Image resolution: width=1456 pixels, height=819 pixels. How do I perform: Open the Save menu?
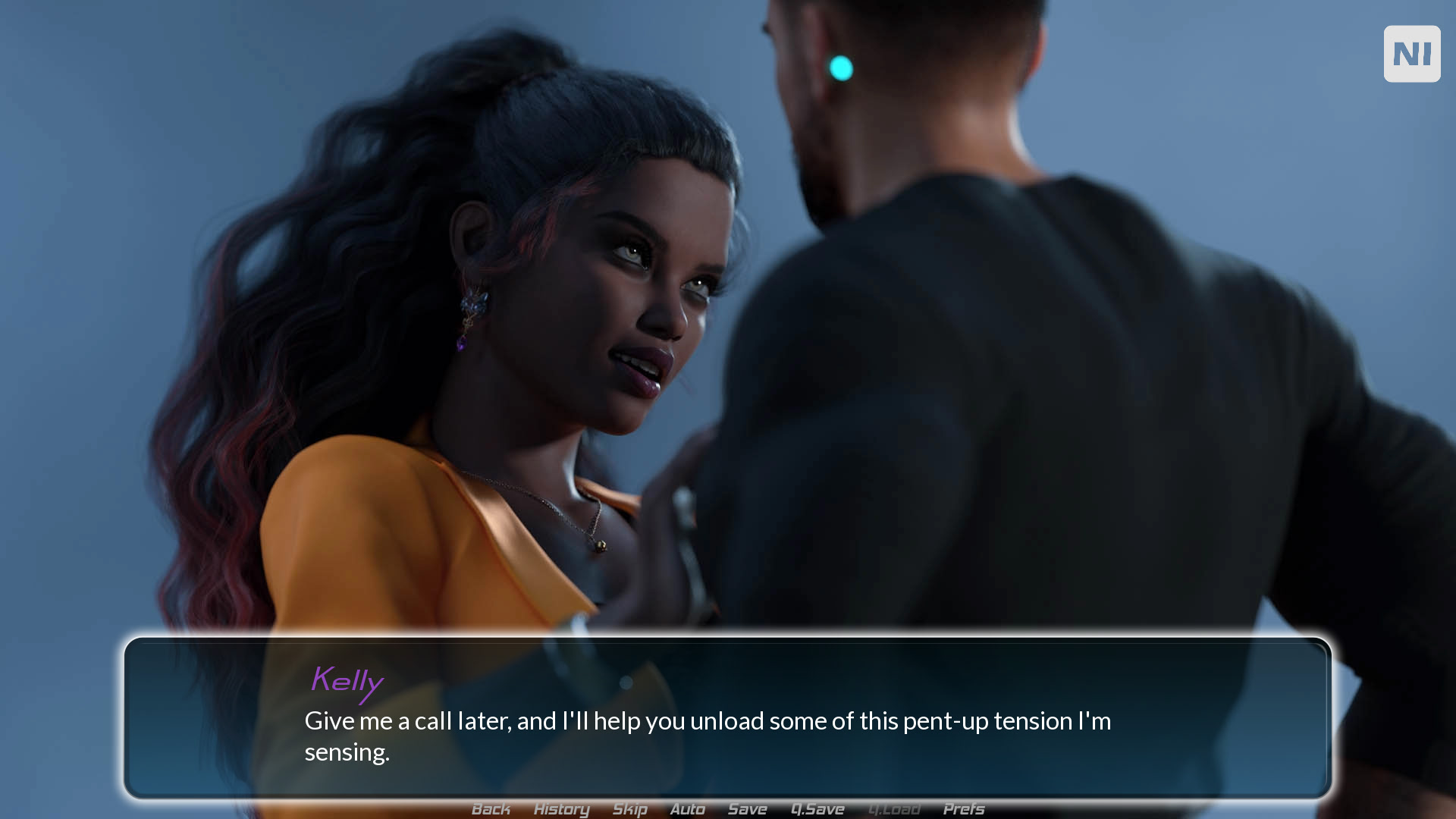click(747, 809)
